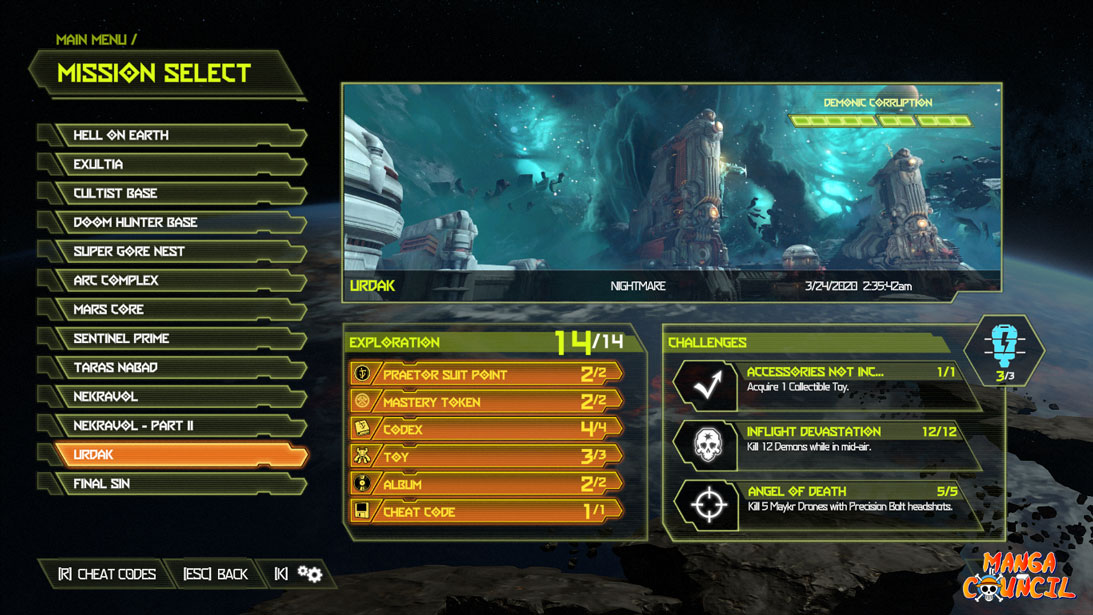This screenshot has height=615, width=1093.
Task: Open the Taras Nabad mission
Action: pos(170,367)
